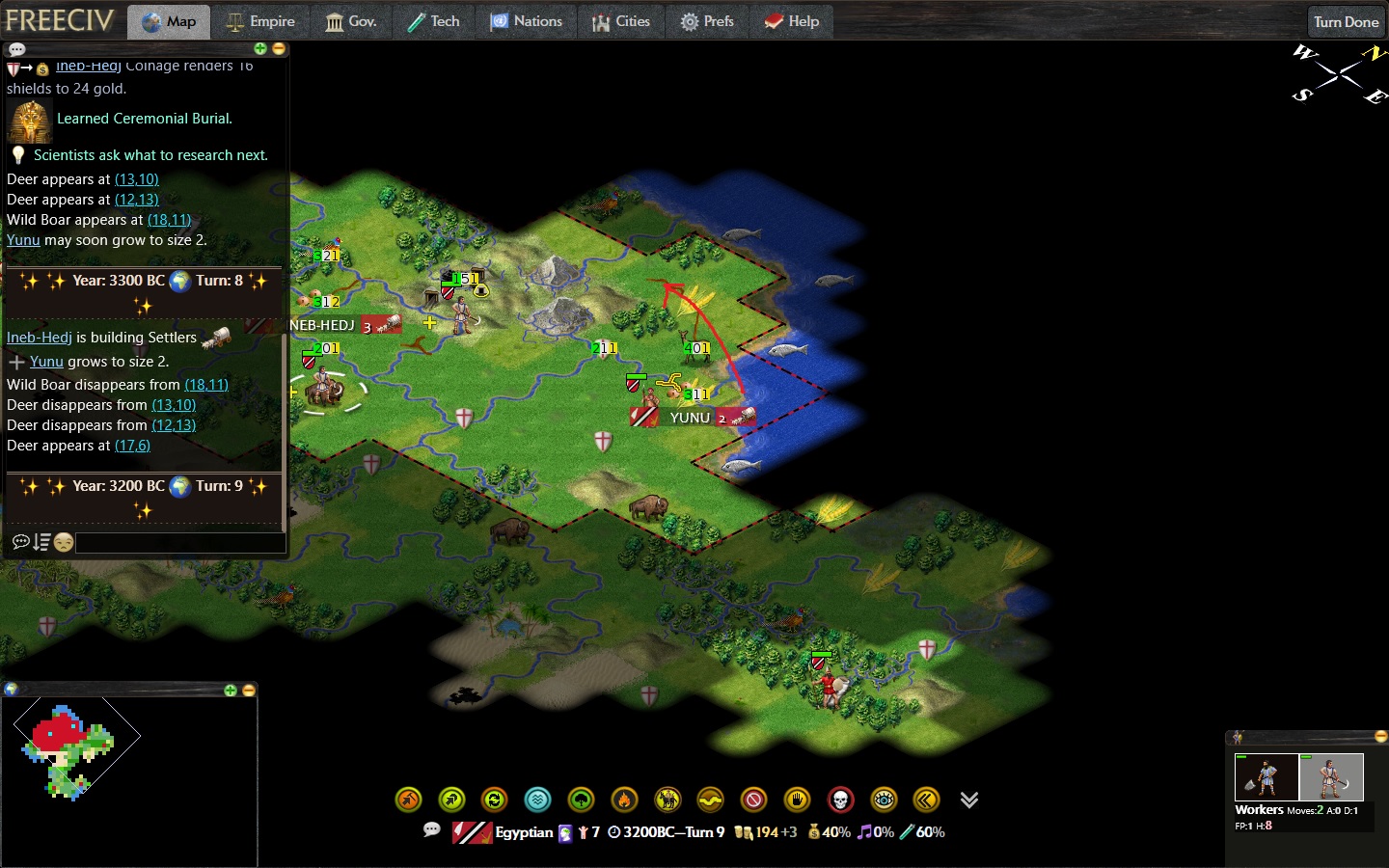Select the chat message input field
1389x868 pixels.
pos(179,543)
